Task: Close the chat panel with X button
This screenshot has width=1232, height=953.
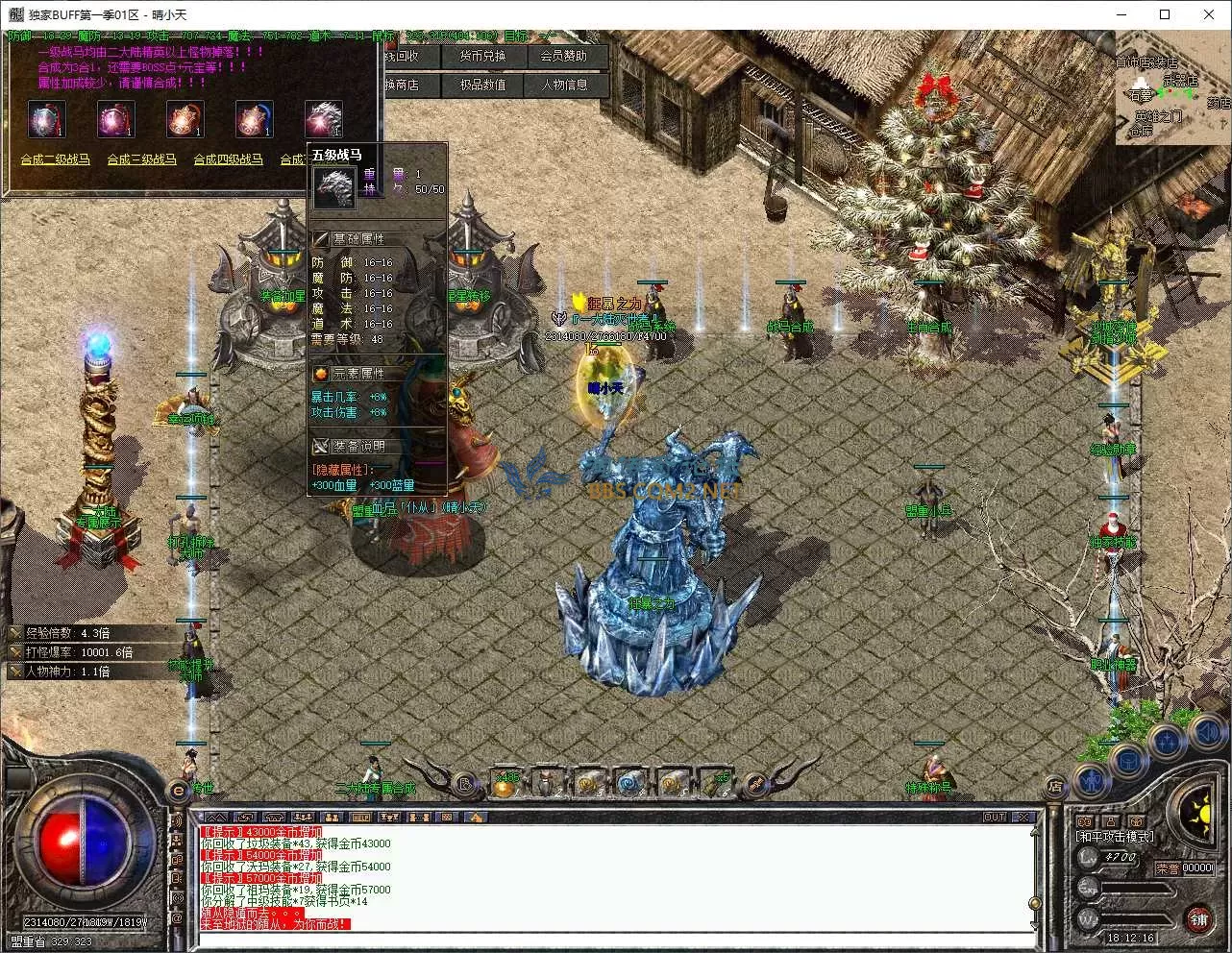Action: [1023, 818]
